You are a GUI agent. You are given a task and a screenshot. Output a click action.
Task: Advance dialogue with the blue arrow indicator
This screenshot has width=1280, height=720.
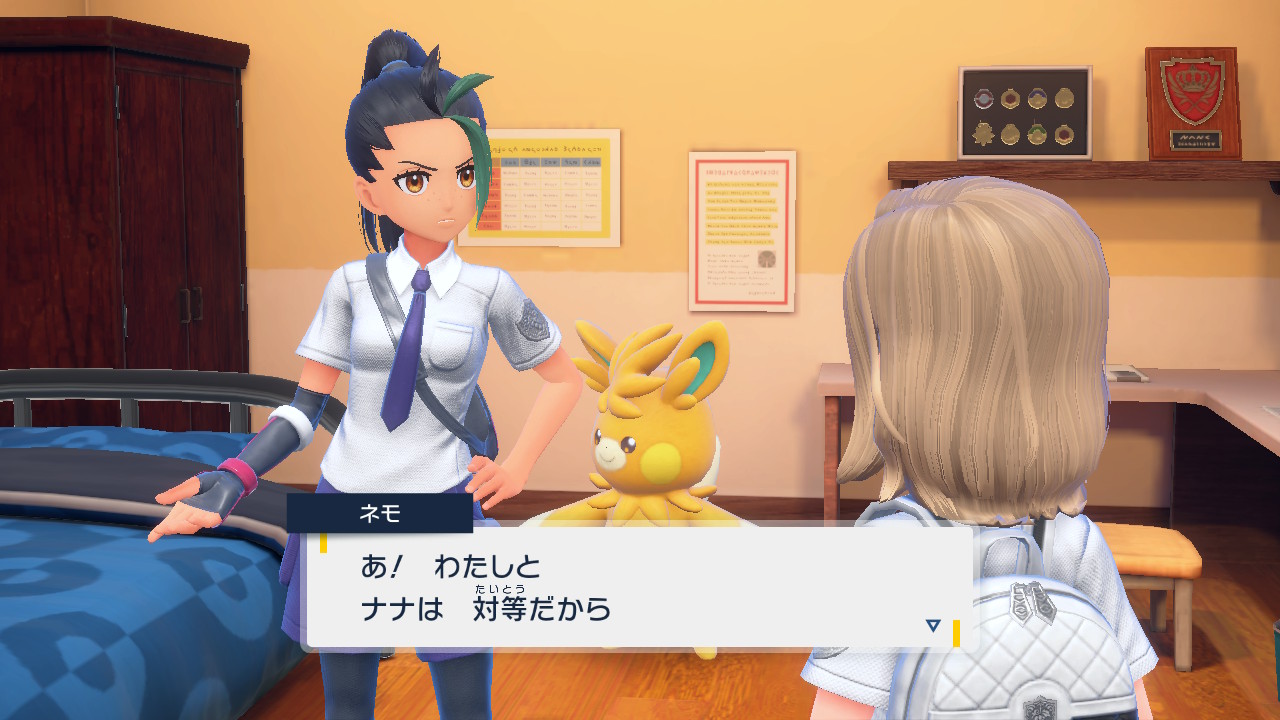click(x=933, y=625)
